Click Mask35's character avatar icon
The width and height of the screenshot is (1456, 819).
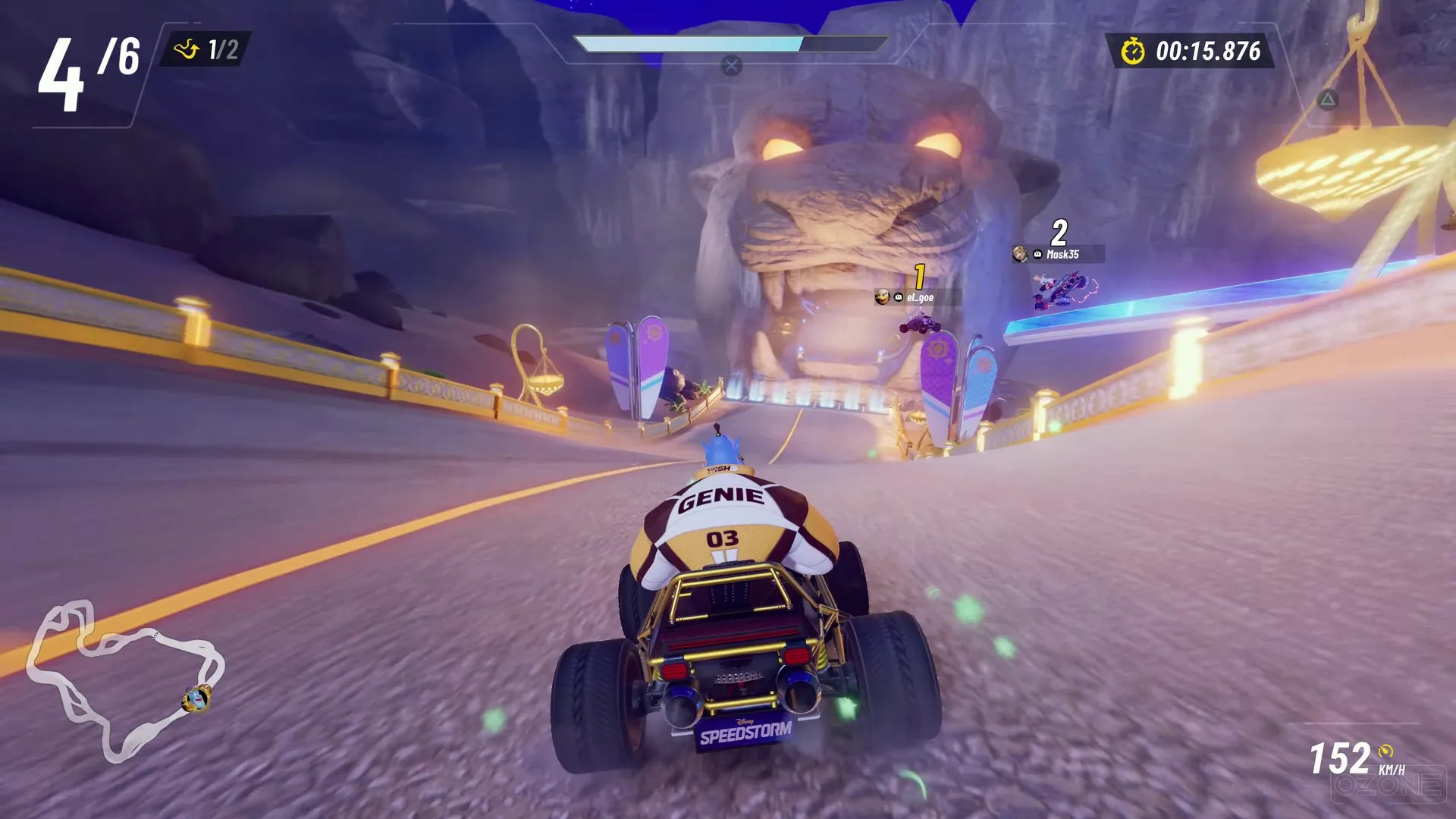point(1021,254)
